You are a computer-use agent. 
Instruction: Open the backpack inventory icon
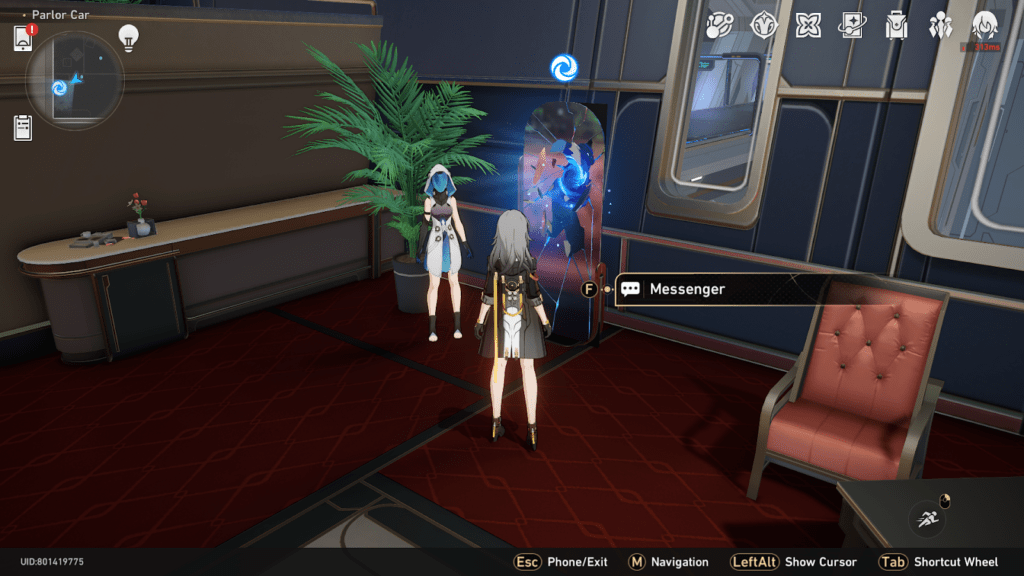point(896,25)
